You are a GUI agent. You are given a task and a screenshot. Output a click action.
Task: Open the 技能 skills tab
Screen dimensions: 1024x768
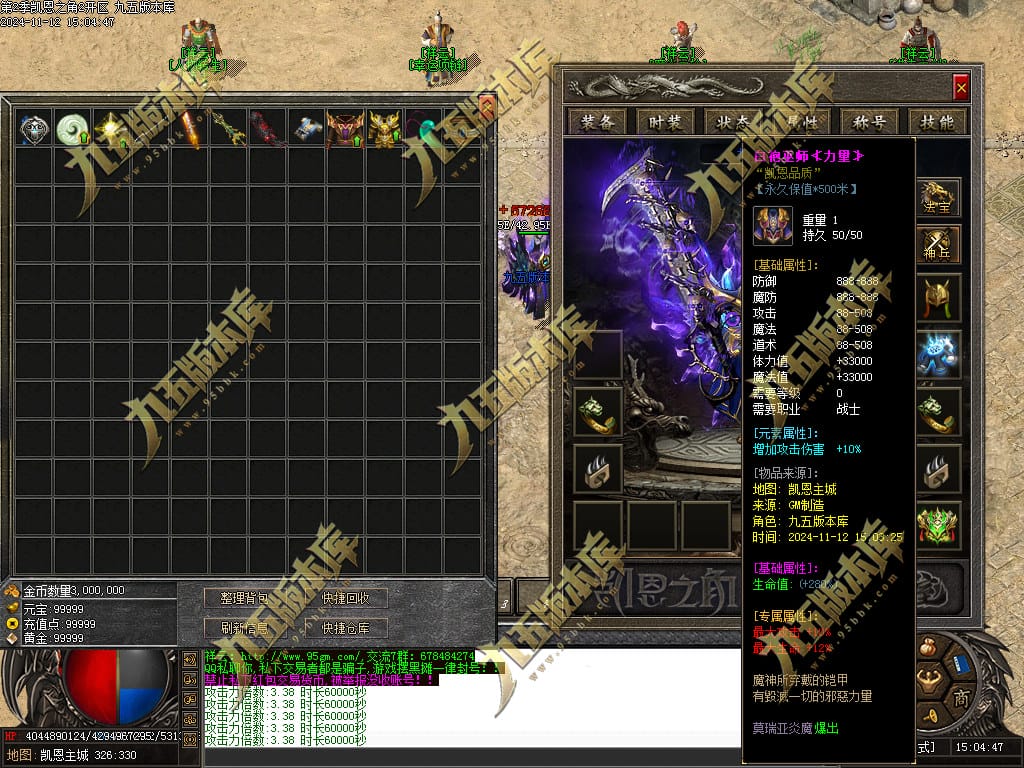(937, 122)
